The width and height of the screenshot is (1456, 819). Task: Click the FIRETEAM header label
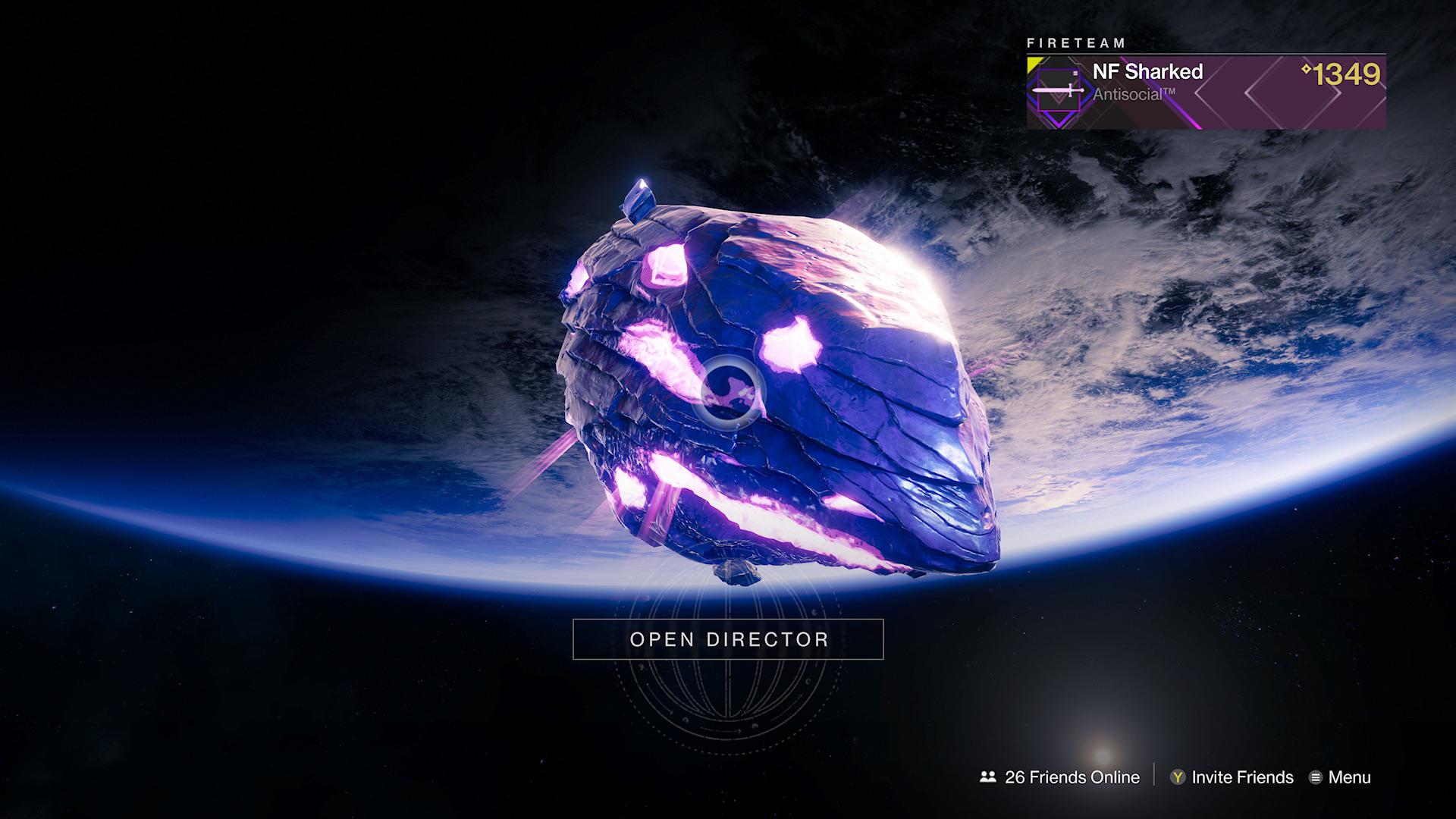[x=1078, y=43]
